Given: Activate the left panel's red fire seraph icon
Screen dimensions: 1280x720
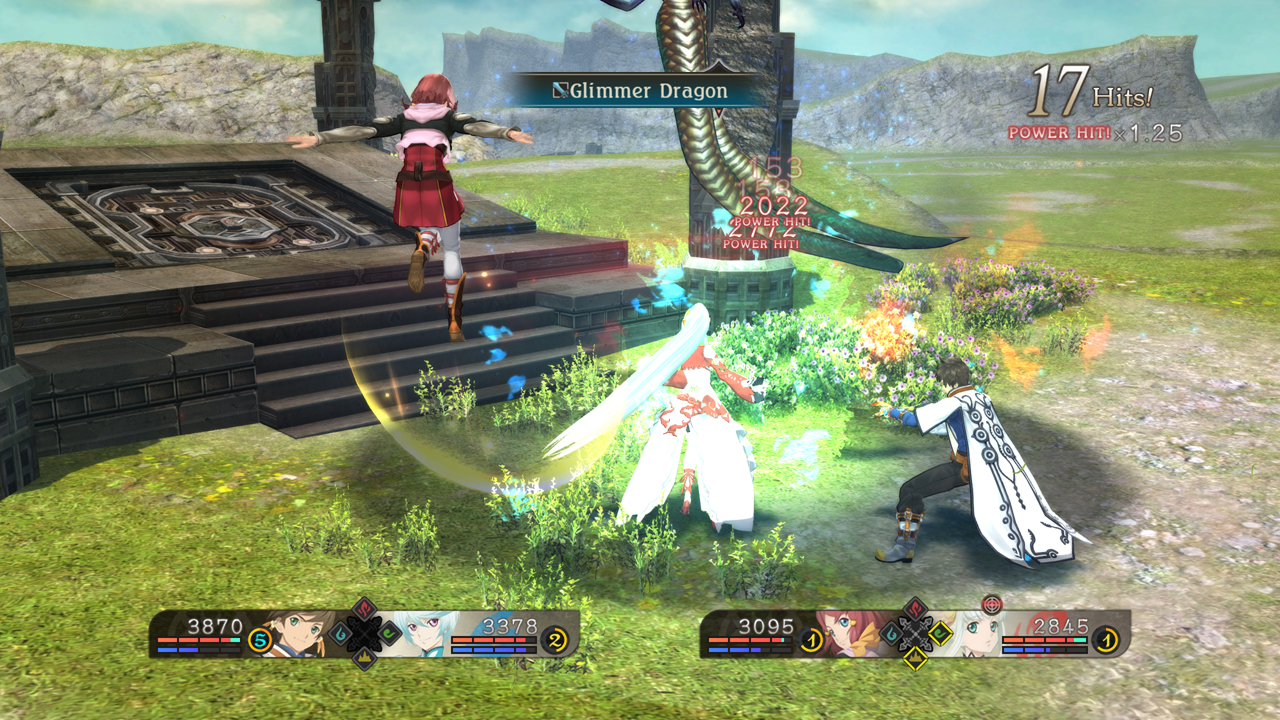Looking at the screenshot, I should tap(364, 609).
